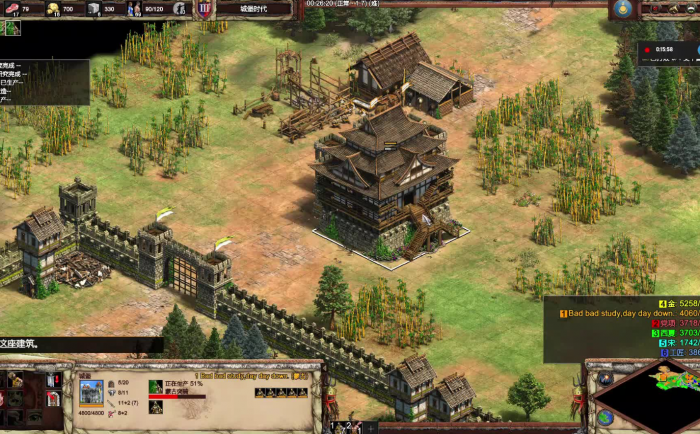Click the globe button beside the minimap

pyautogui.click(x=604, y=417)
